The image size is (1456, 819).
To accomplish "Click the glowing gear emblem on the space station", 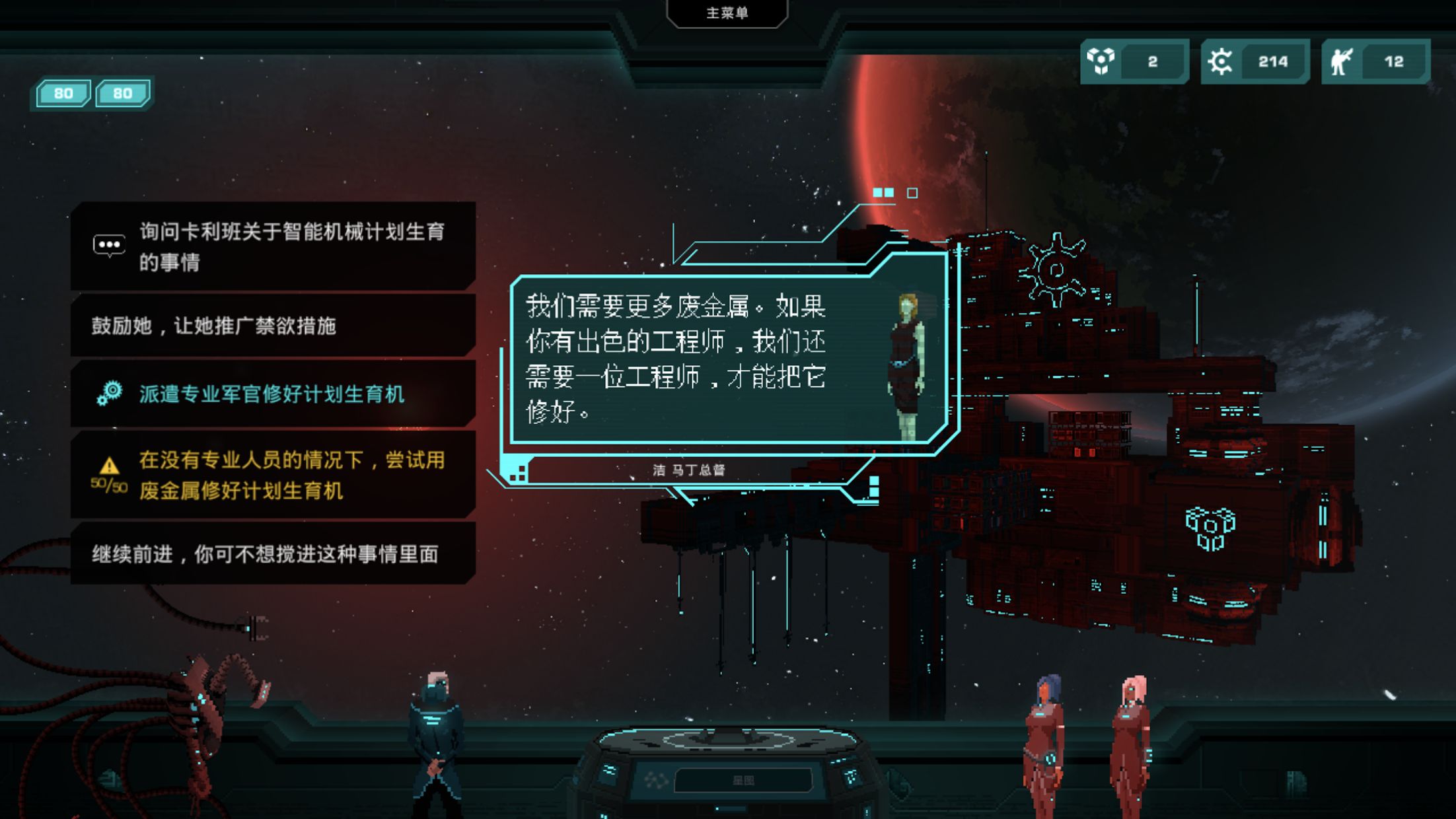I will 1055,269.
